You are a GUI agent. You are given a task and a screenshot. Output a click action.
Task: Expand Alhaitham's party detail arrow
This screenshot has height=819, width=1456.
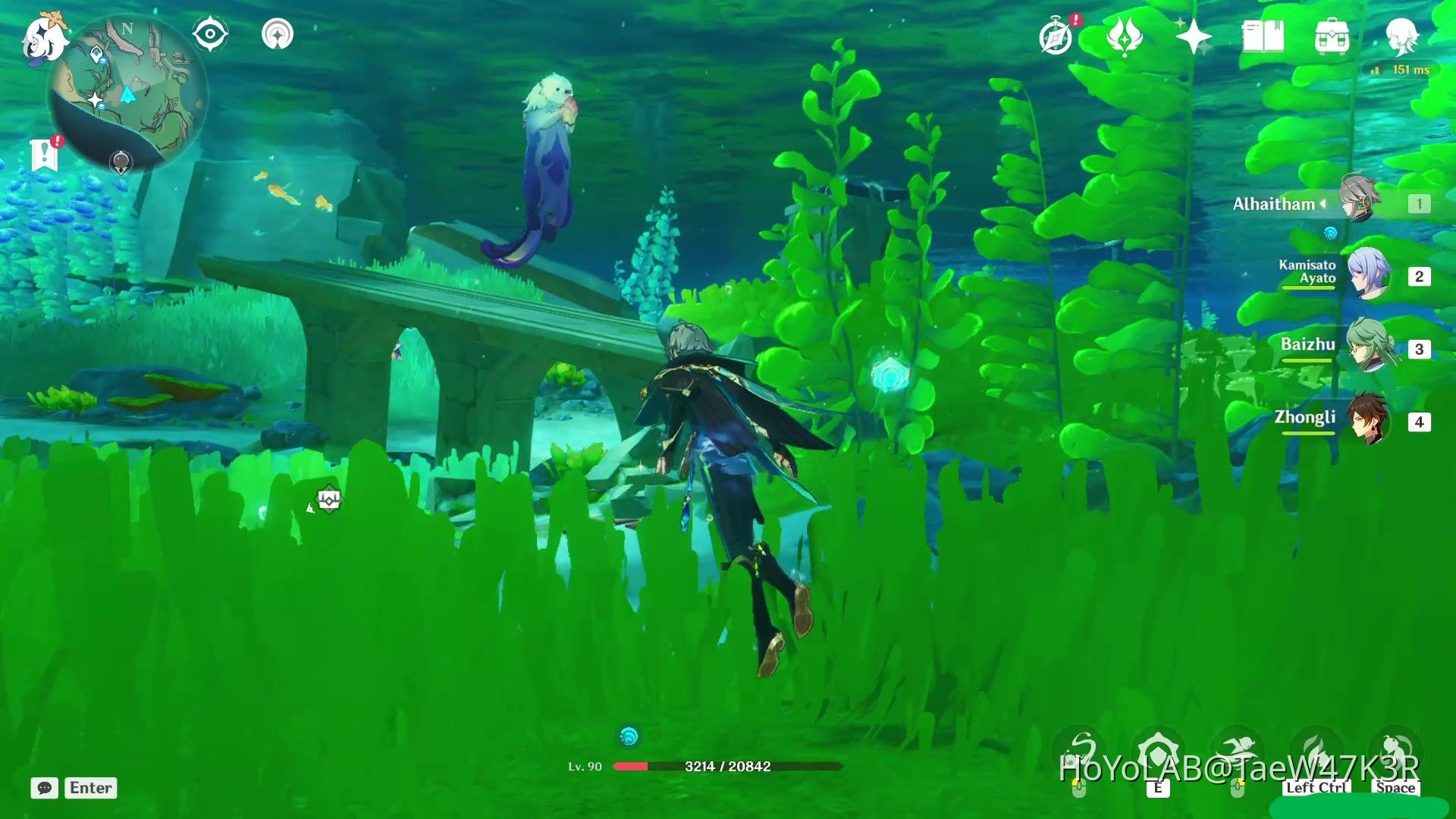coord(1323,203)
